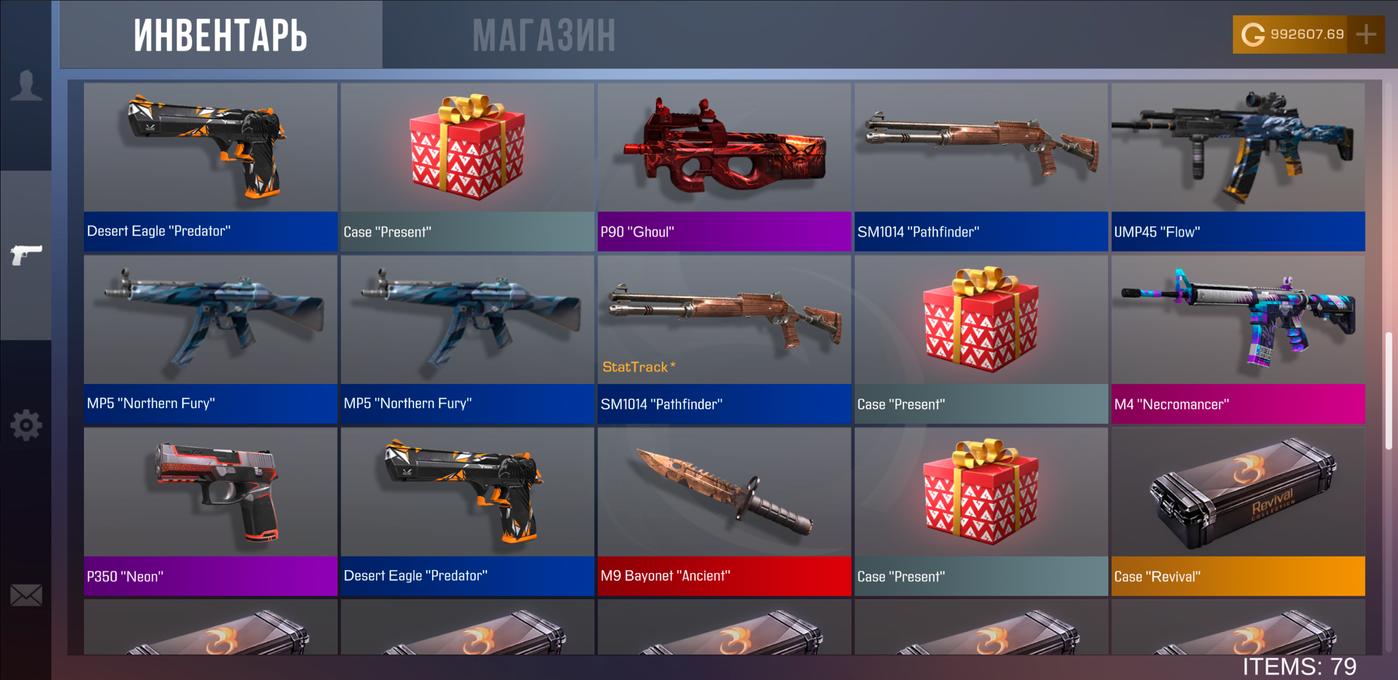Open the Инвентарь tab
This screenshot has width=1398, height=680.
[x=221, y=36]
